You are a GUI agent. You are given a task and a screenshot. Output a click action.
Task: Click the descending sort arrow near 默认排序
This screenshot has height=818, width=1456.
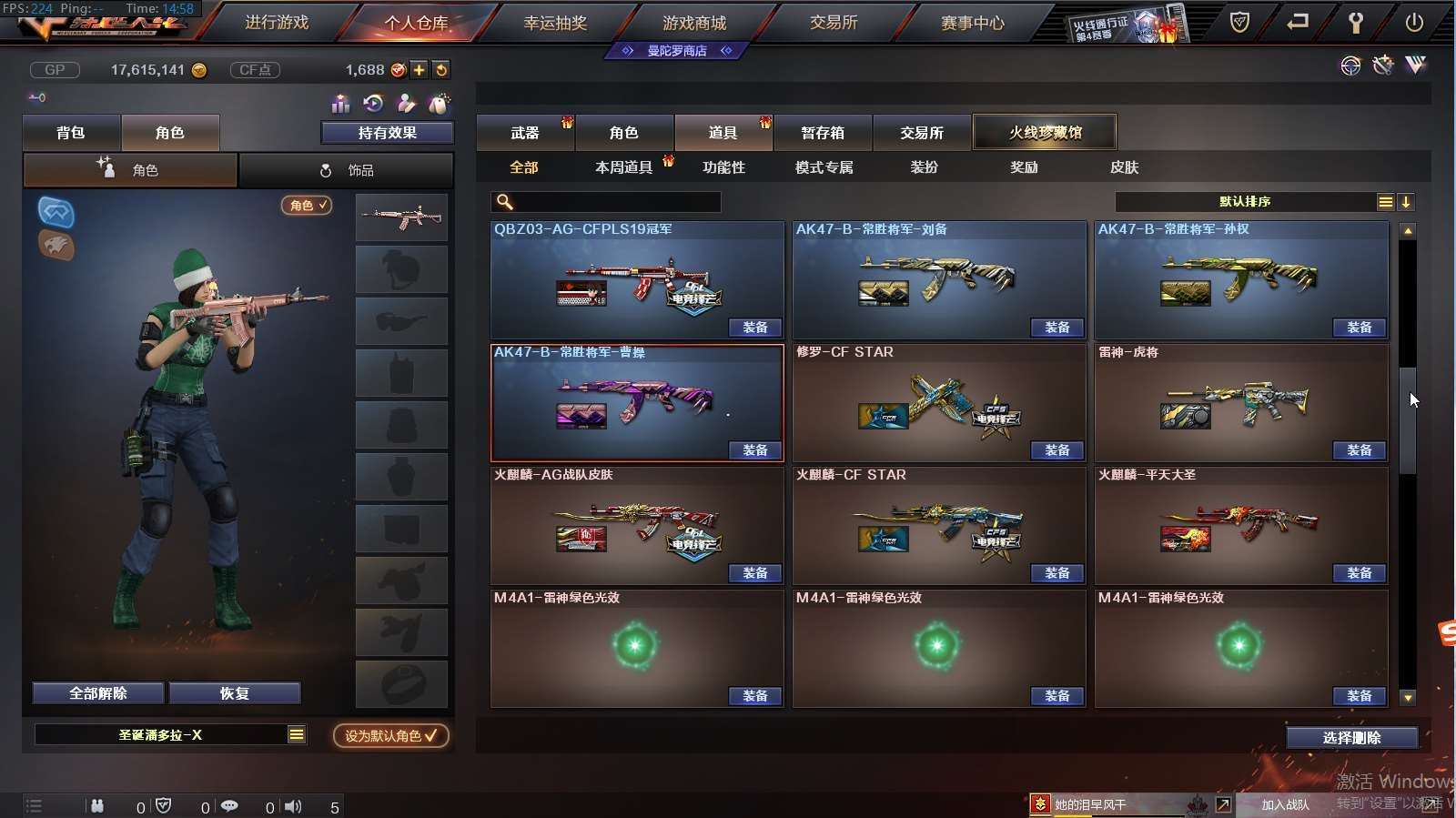(1407, 202)
